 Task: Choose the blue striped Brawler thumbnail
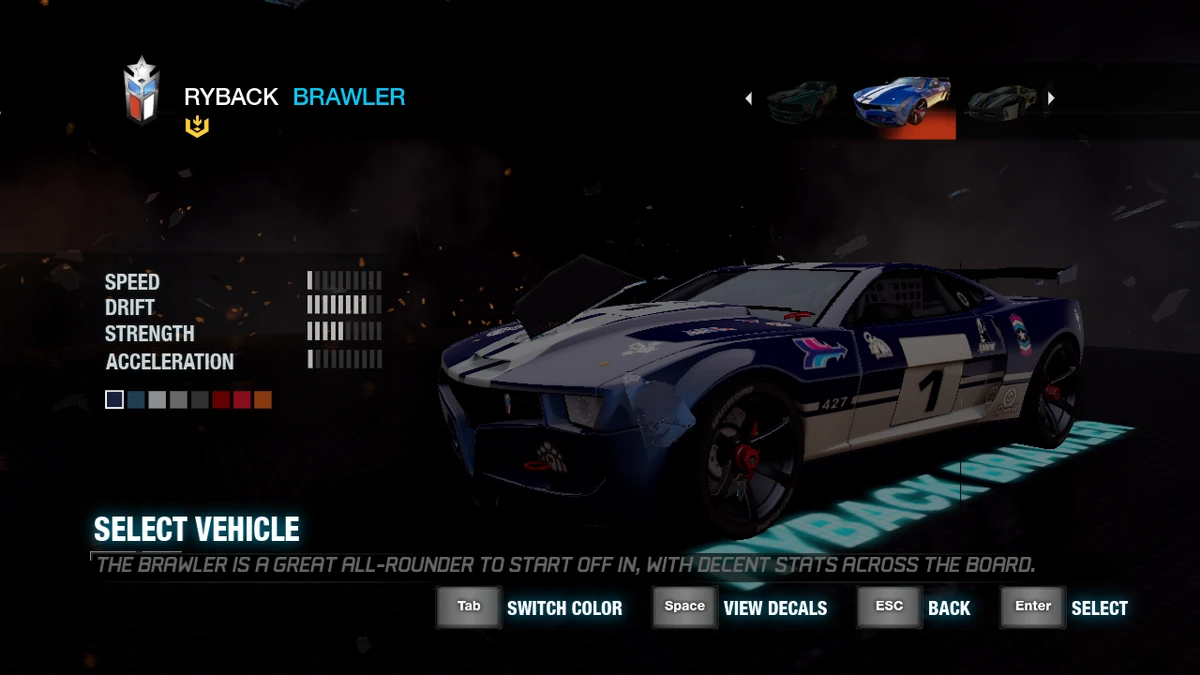[904, 104]
